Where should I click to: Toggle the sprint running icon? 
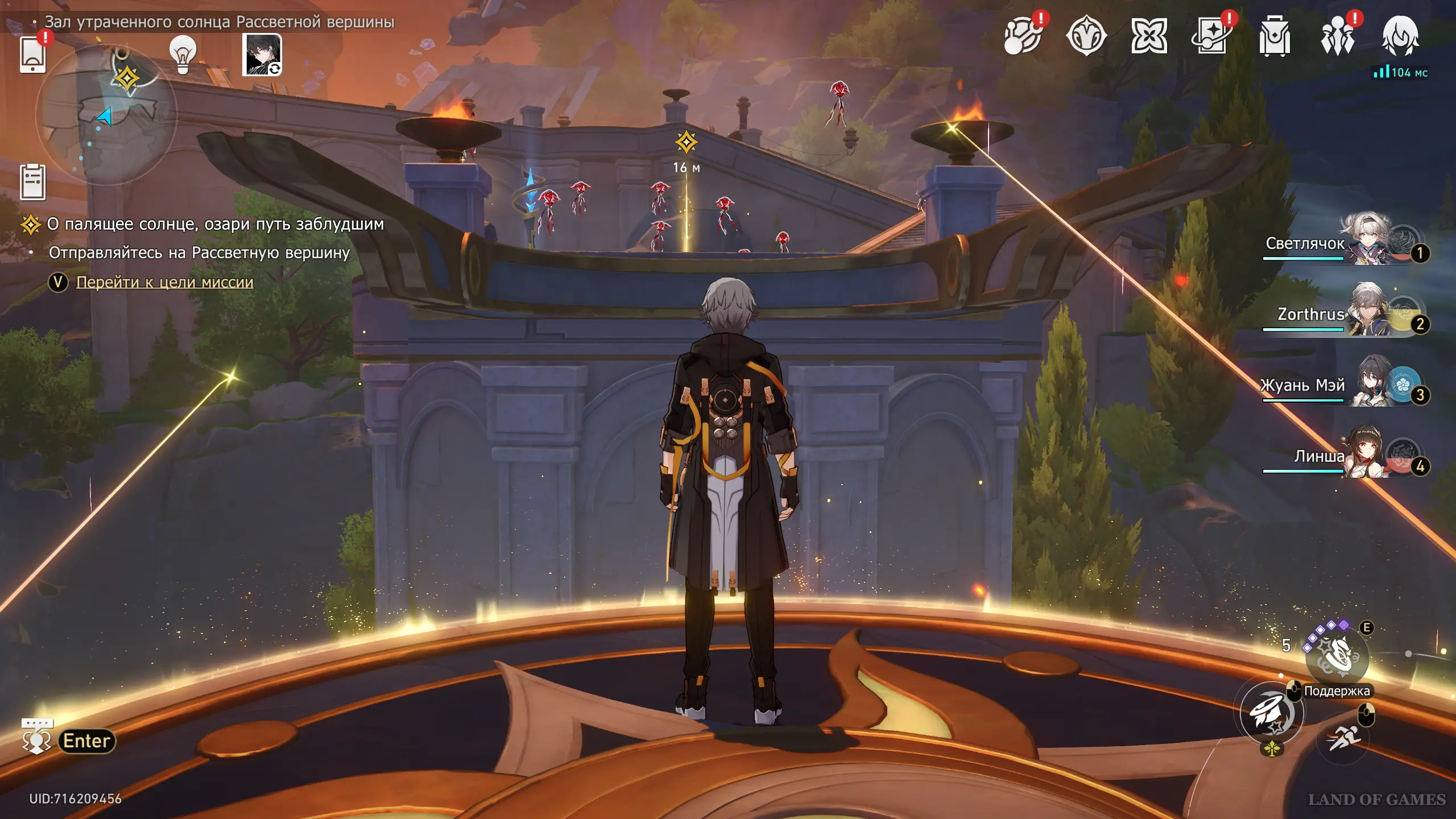coord(1343,738)
